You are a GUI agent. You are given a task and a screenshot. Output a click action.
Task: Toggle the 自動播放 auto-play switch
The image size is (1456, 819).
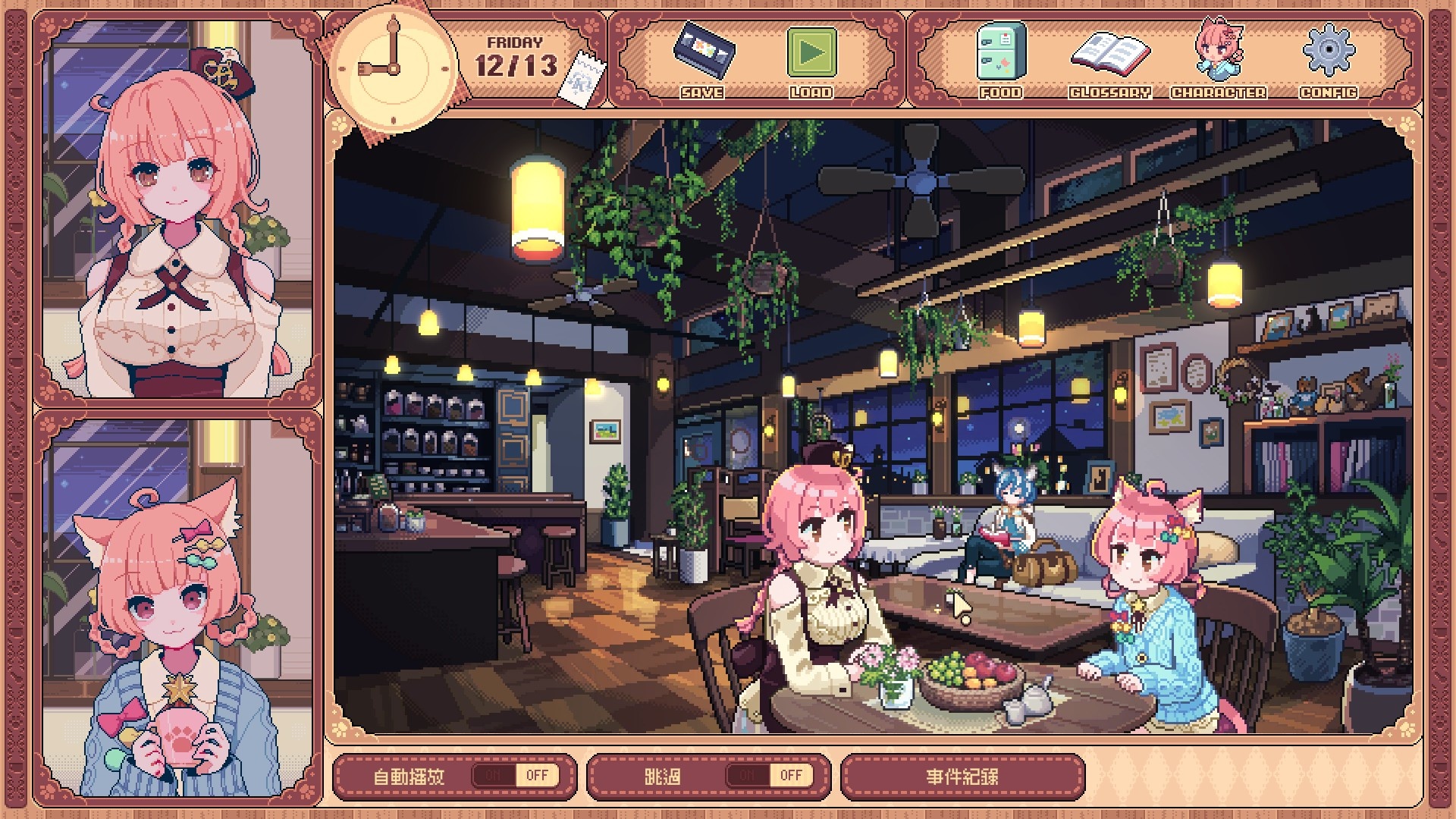(515, 775)
